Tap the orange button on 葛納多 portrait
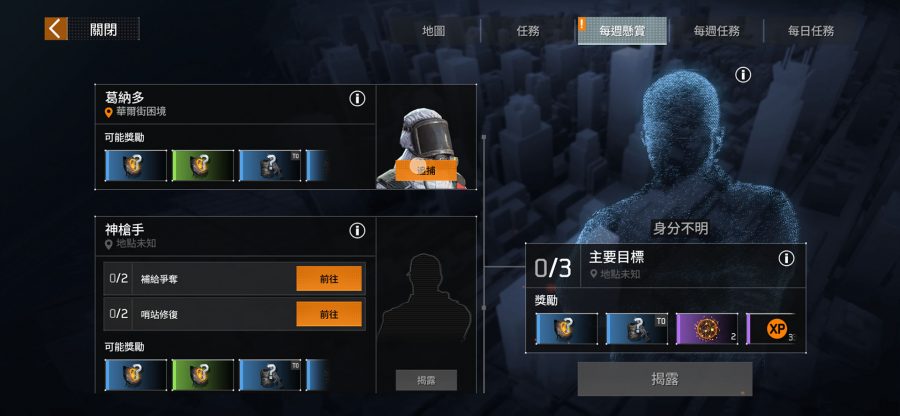Screen dimensions: 900x416 426,171
